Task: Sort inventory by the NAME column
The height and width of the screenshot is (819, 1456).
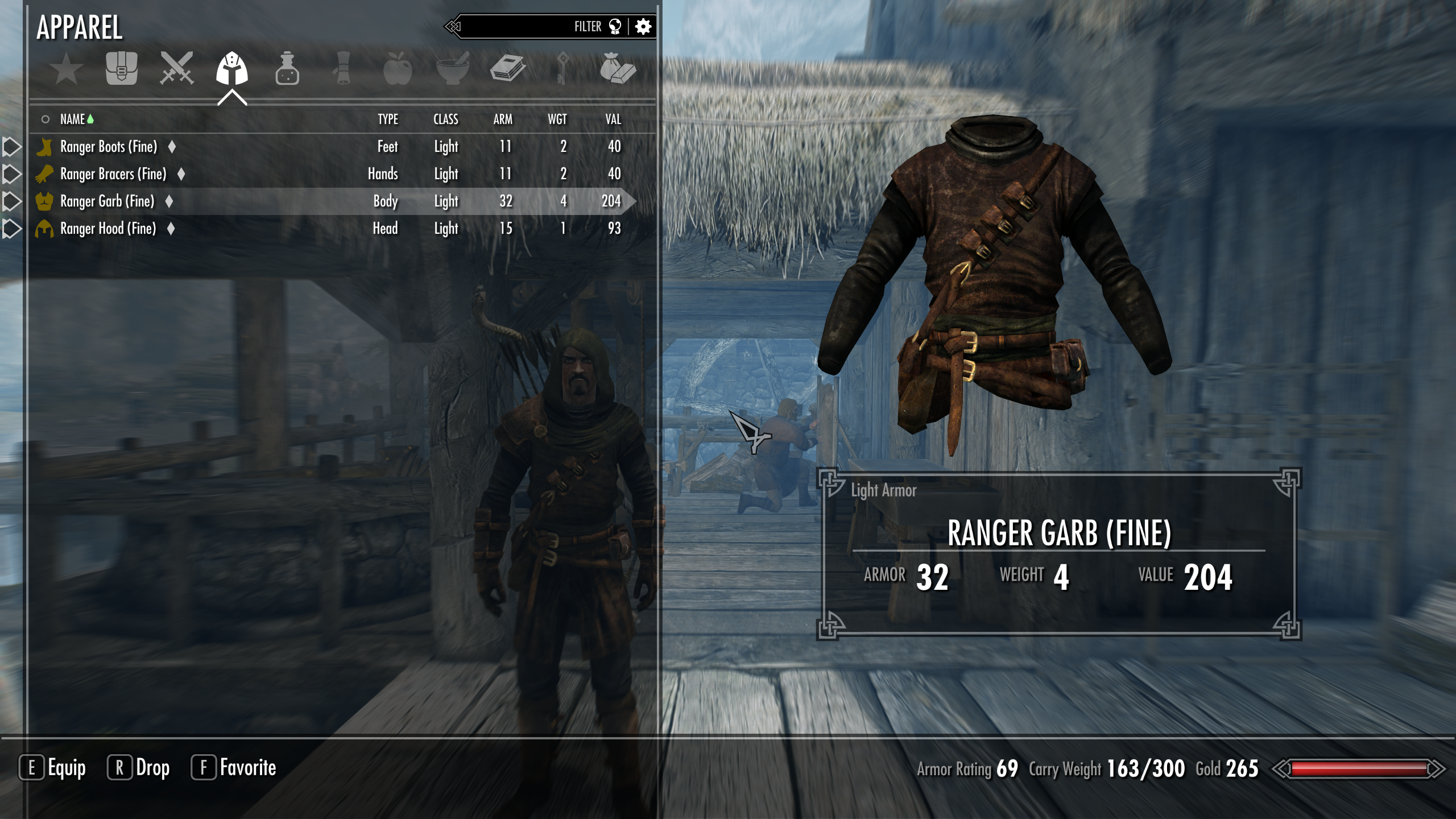Action: tap(74, 119)
